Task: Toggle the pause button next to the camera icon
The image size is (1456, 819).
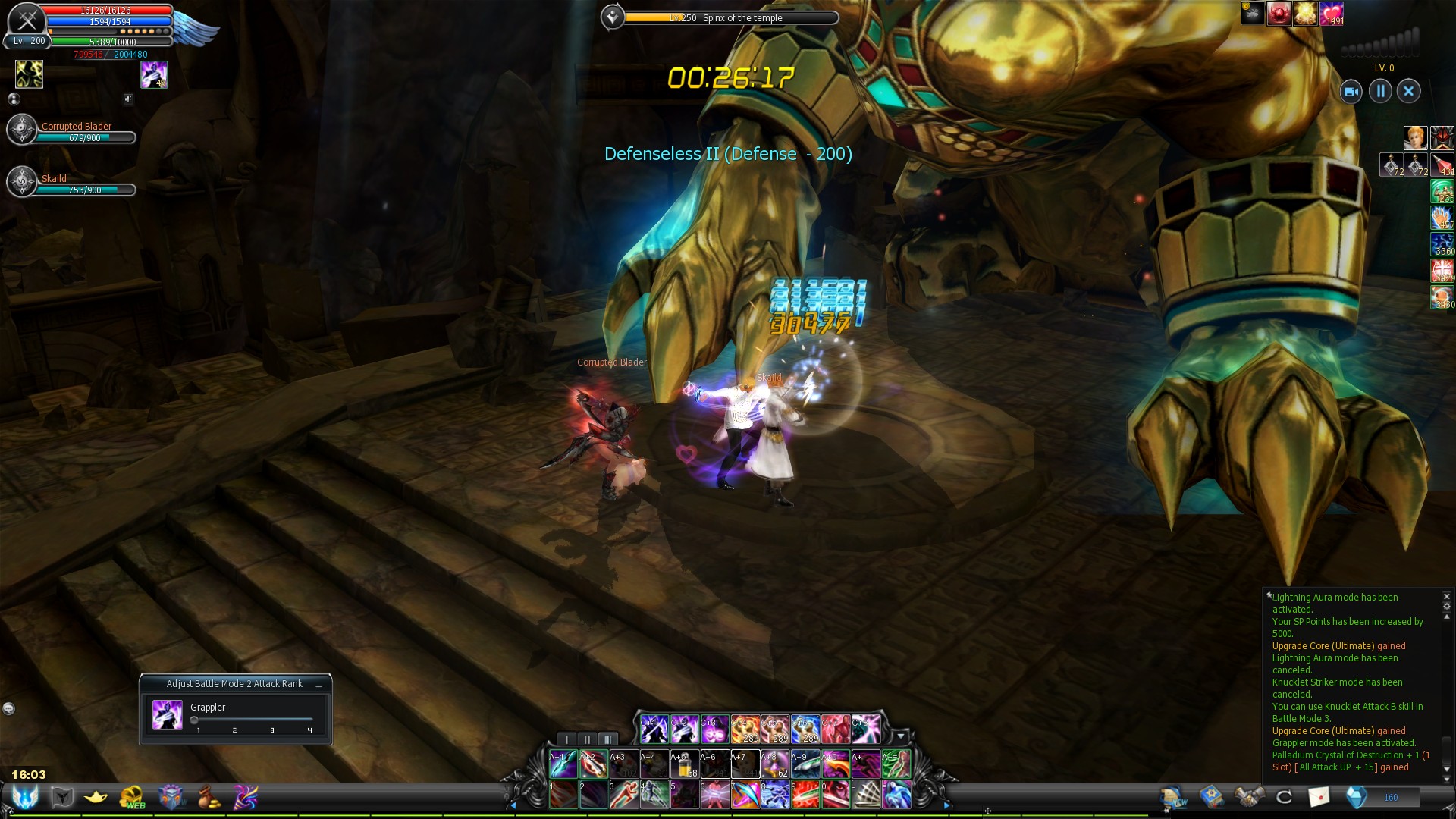Action: click(x=1380, y=91)
